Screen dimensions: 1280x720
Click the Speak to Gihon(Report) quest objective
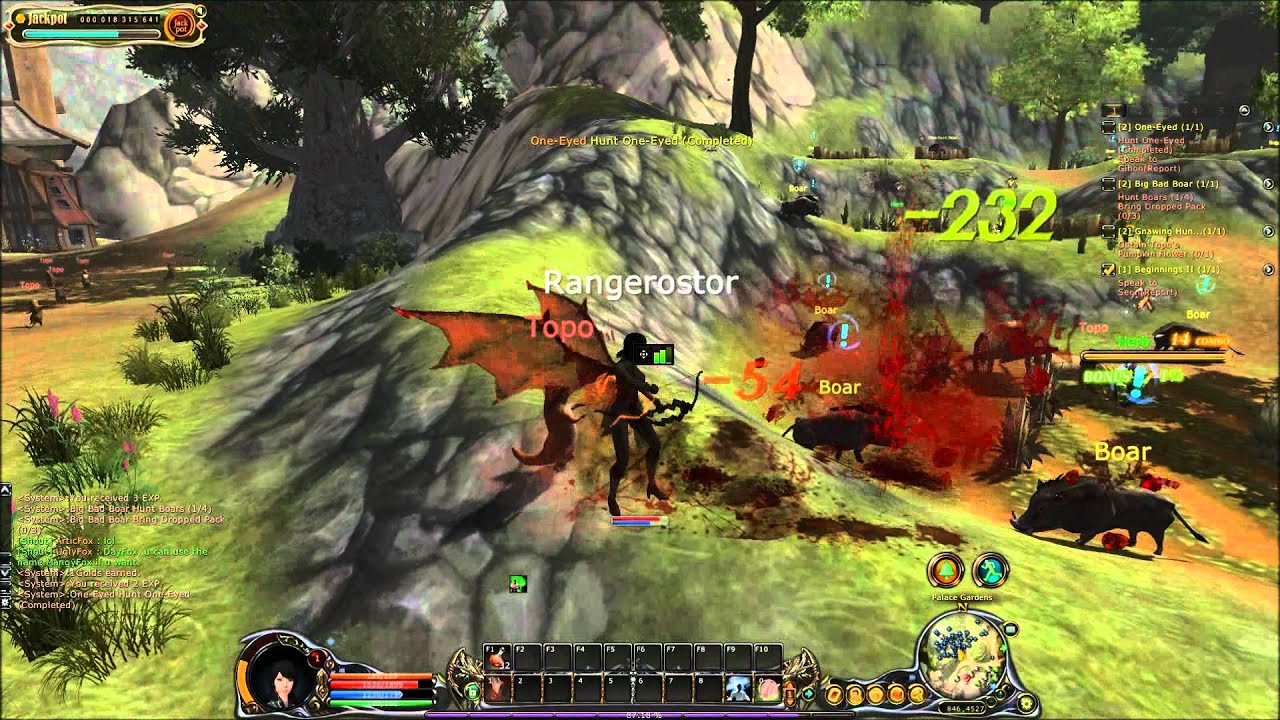[1148, 164]
